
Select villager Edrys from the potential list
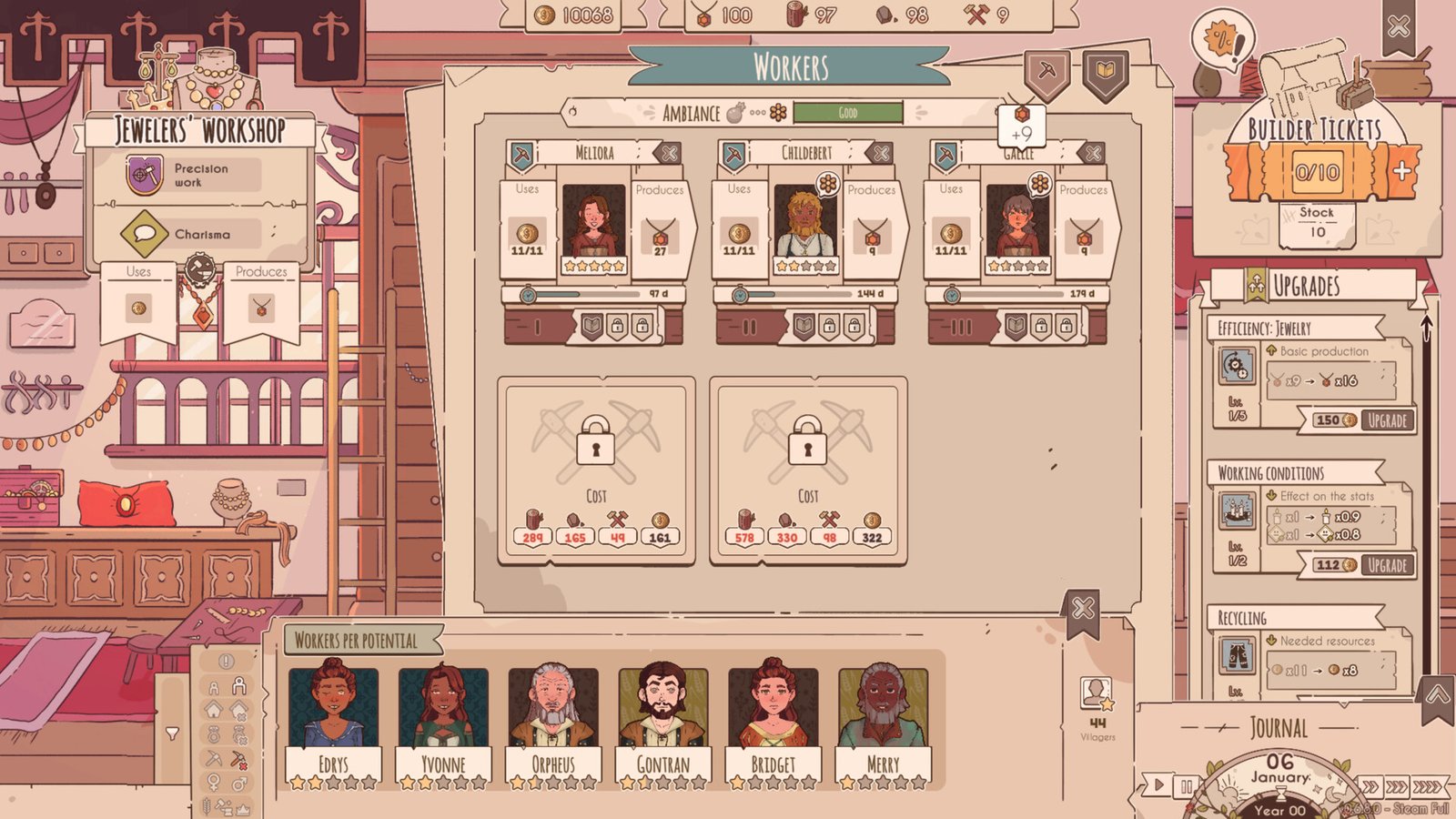point(333,719)
